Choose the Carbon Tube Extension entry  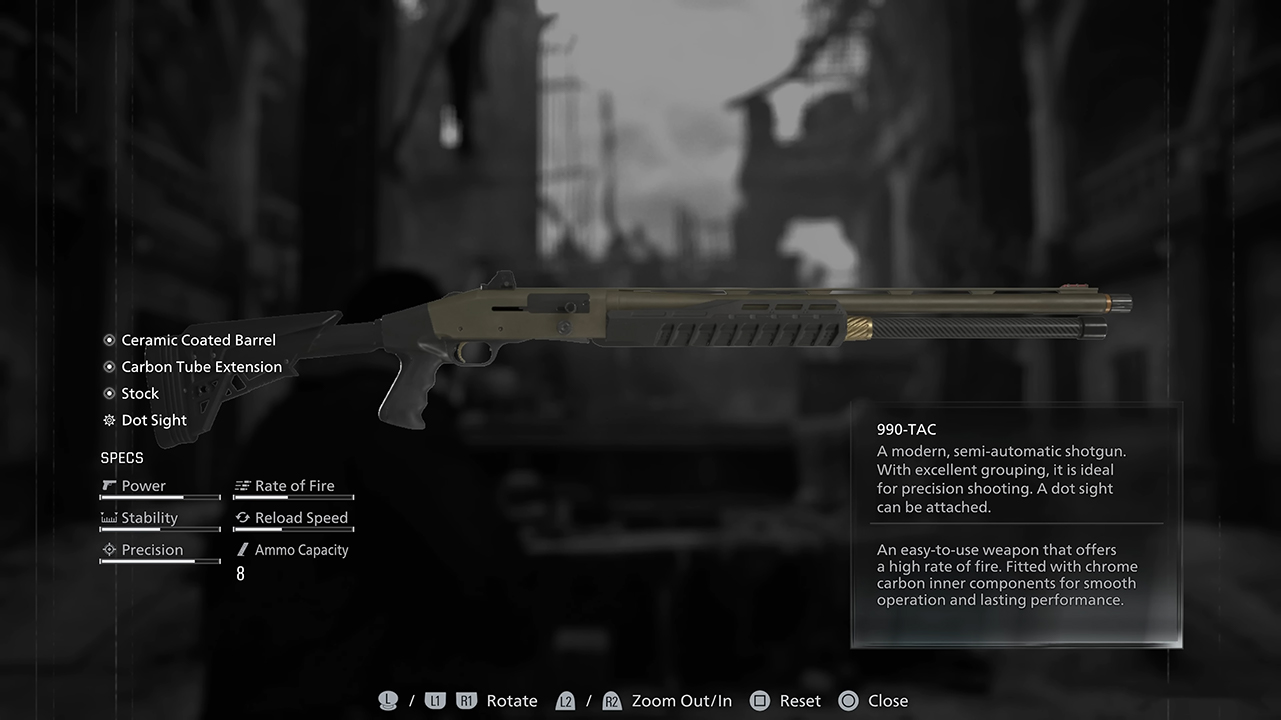[201, 367]
